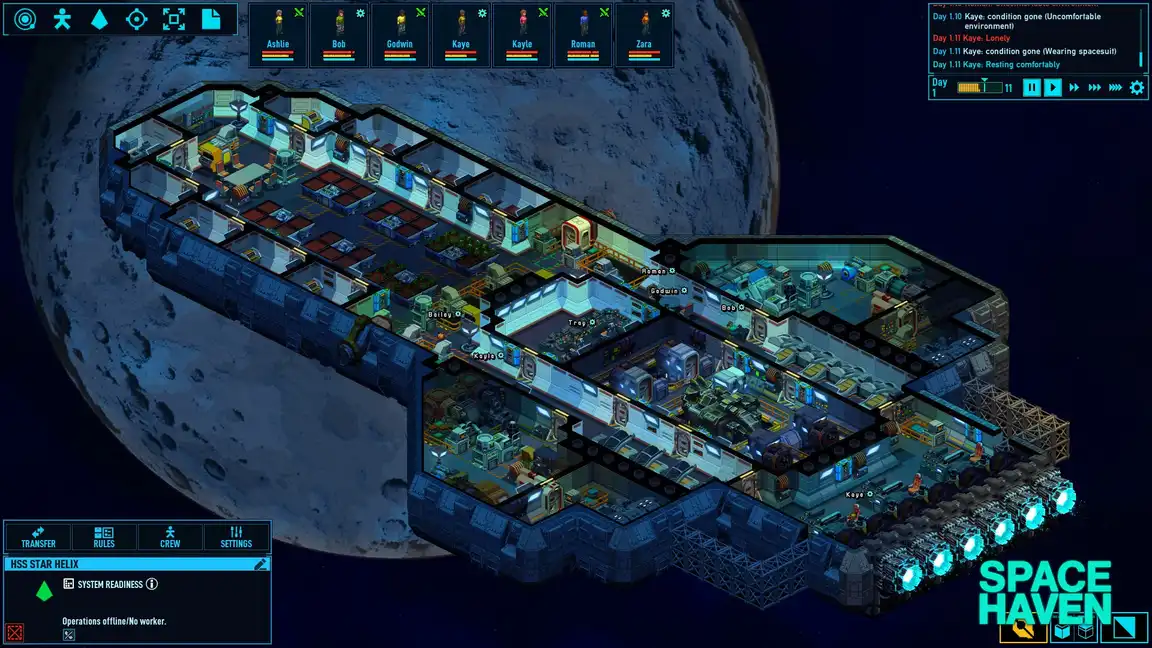Open the document page icon menu
Viewport: 1152px width, 648px height.
[x=211, y=19]
